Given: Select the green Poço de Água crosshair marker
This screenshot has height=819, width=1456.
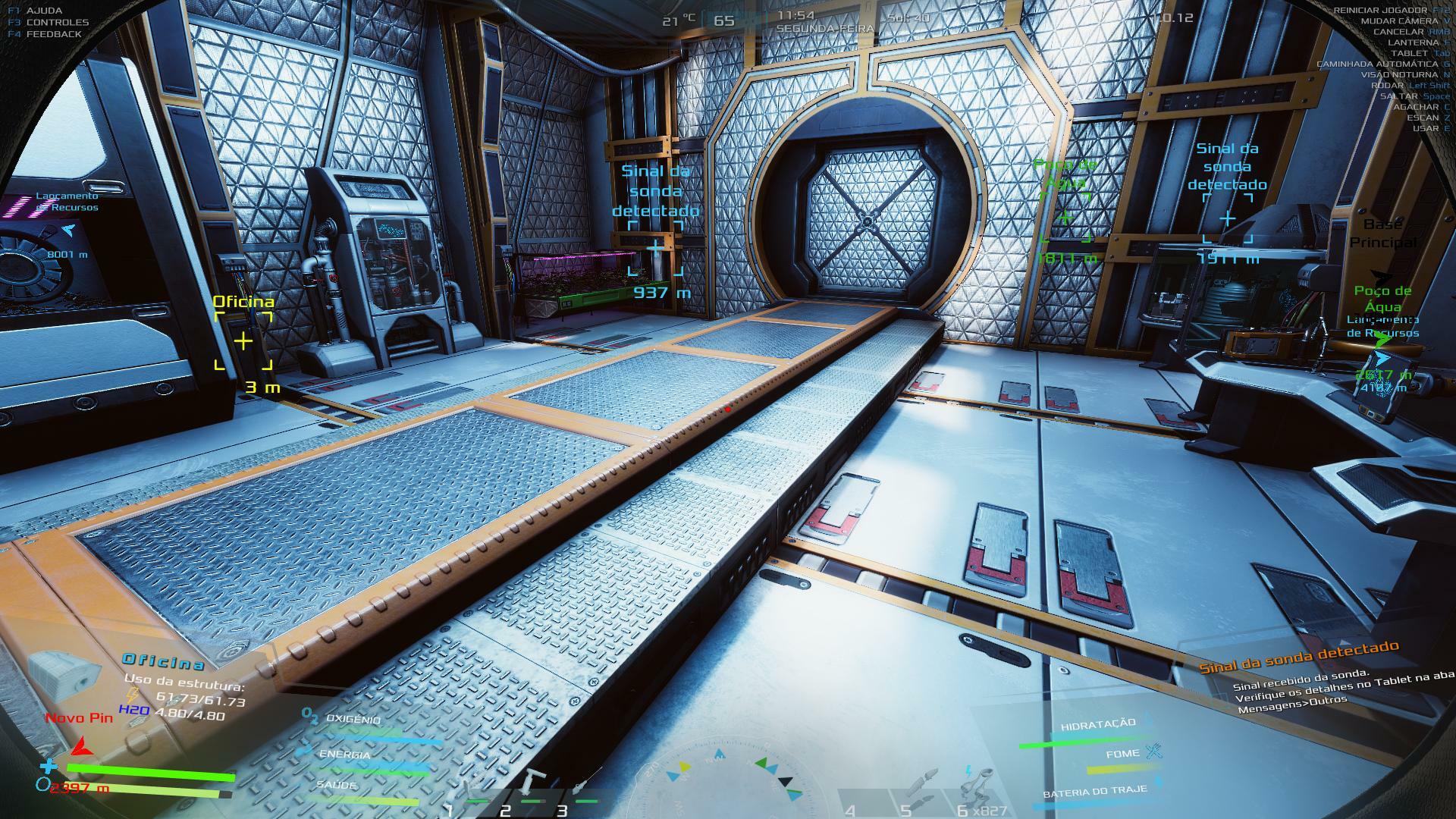Looking at the screenshot, I should tap(1065, 218).
